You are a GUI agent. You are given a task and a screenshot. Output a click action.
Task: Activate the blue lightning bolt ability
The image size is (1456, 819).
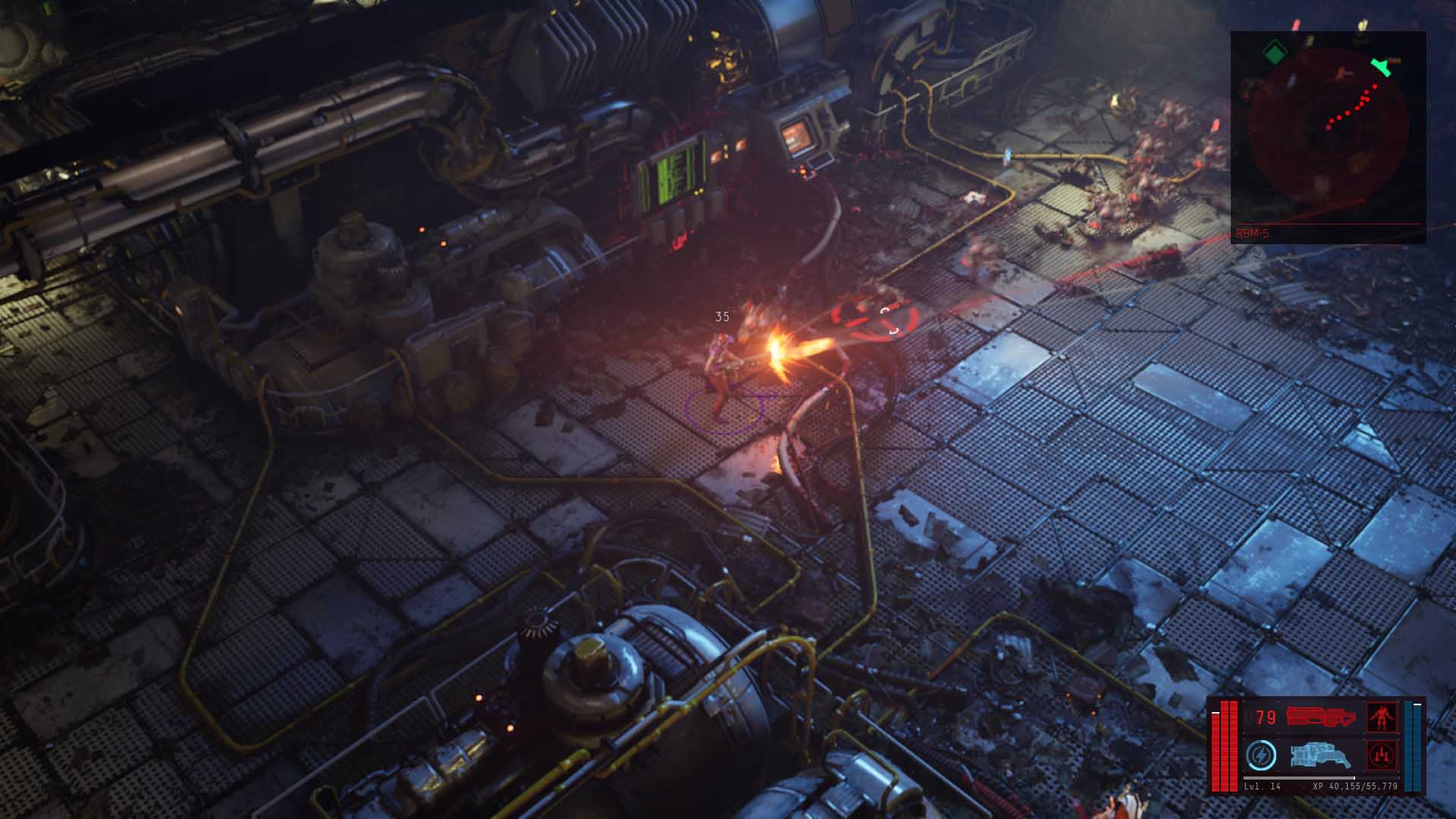pyautogui.click(x=1260, y=755)
